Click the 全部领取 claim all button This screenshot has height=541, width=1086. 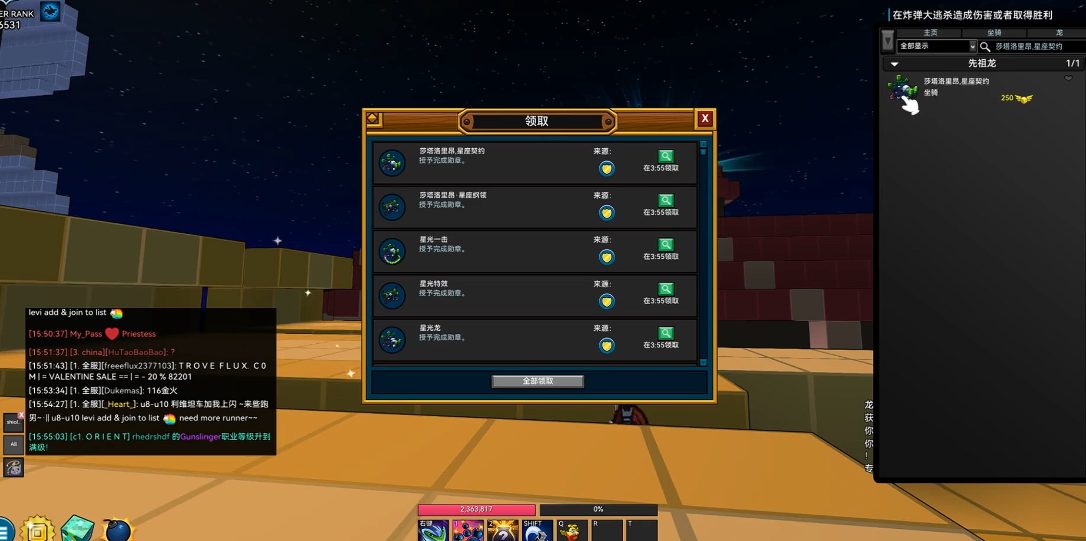click(537, 381)
